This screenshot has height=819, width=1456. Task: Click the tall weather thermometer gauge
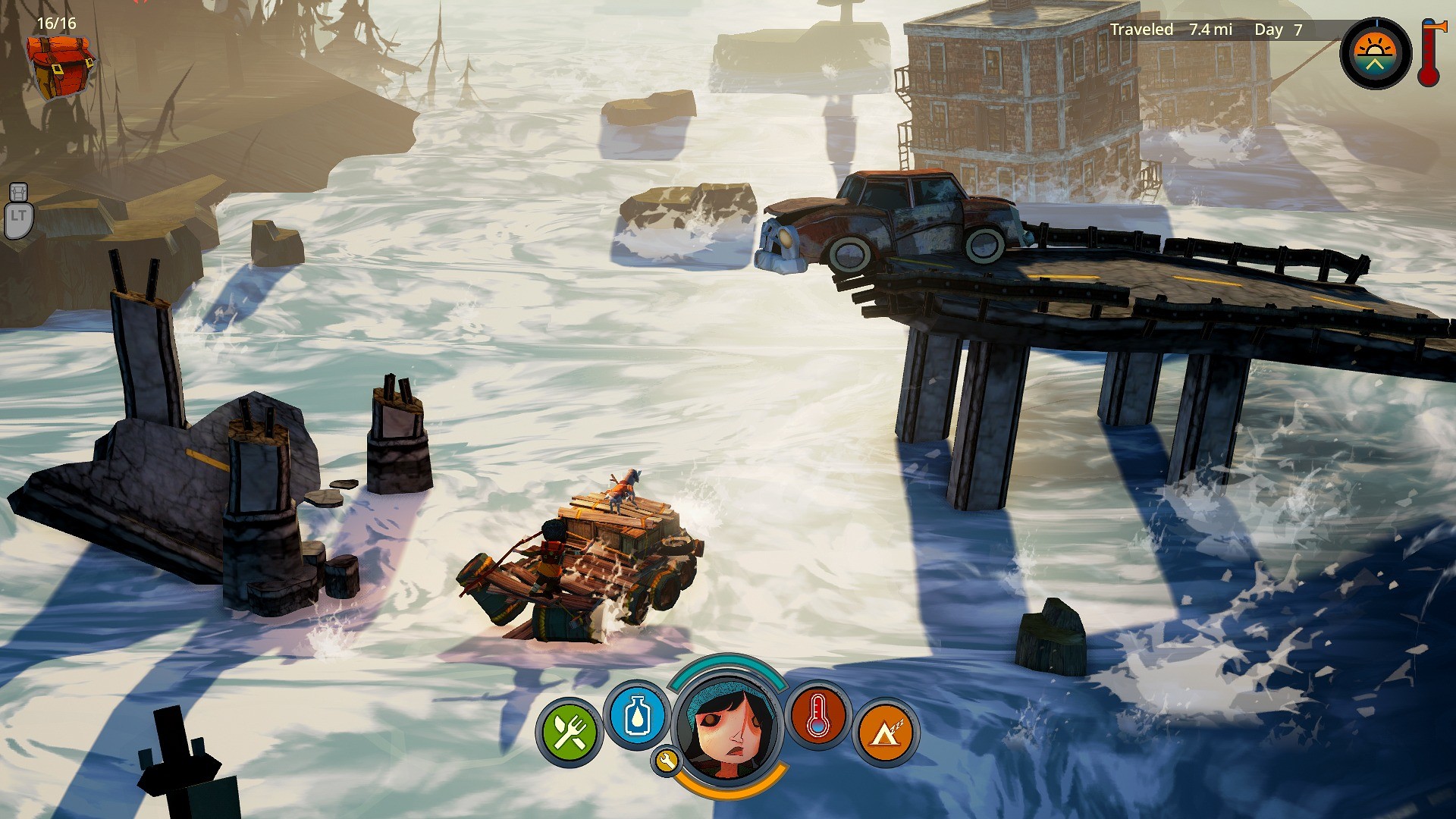tap(1429, 53)
